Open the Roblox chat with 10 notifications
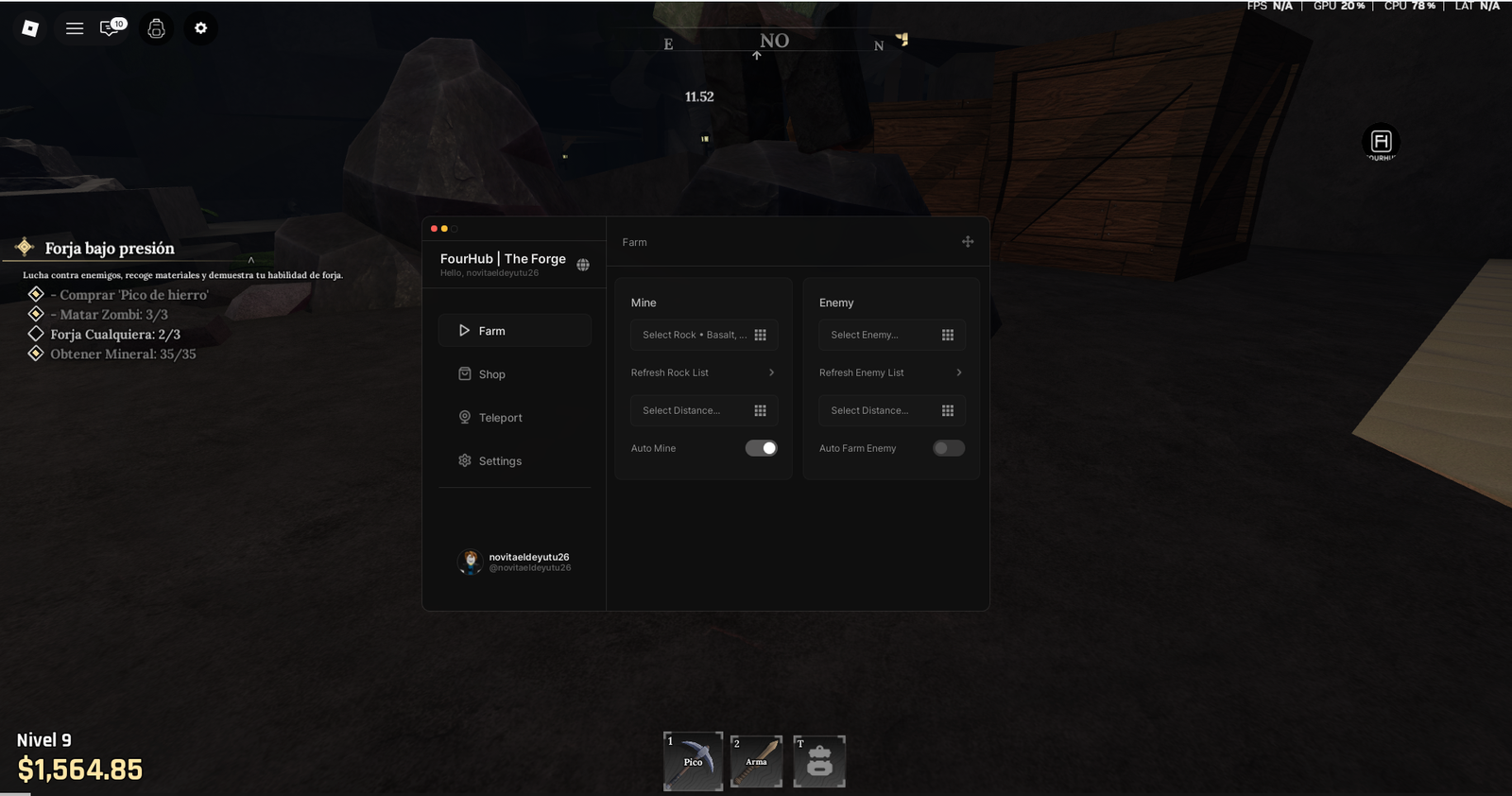The image size is (1512, 796). pos(109,28)
